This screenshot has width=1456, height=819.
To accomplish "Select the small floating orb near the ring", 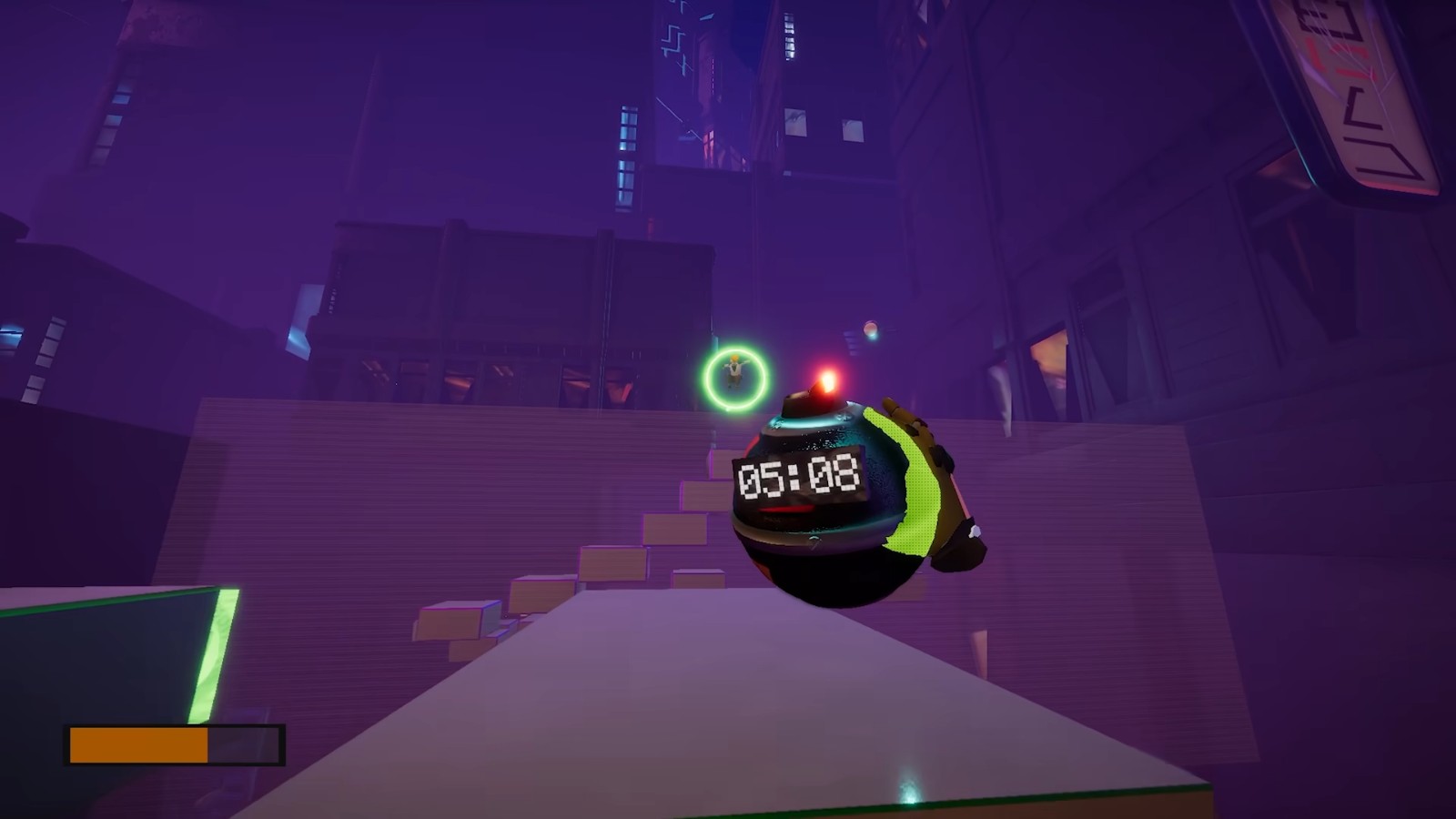I will coord(871,329).
